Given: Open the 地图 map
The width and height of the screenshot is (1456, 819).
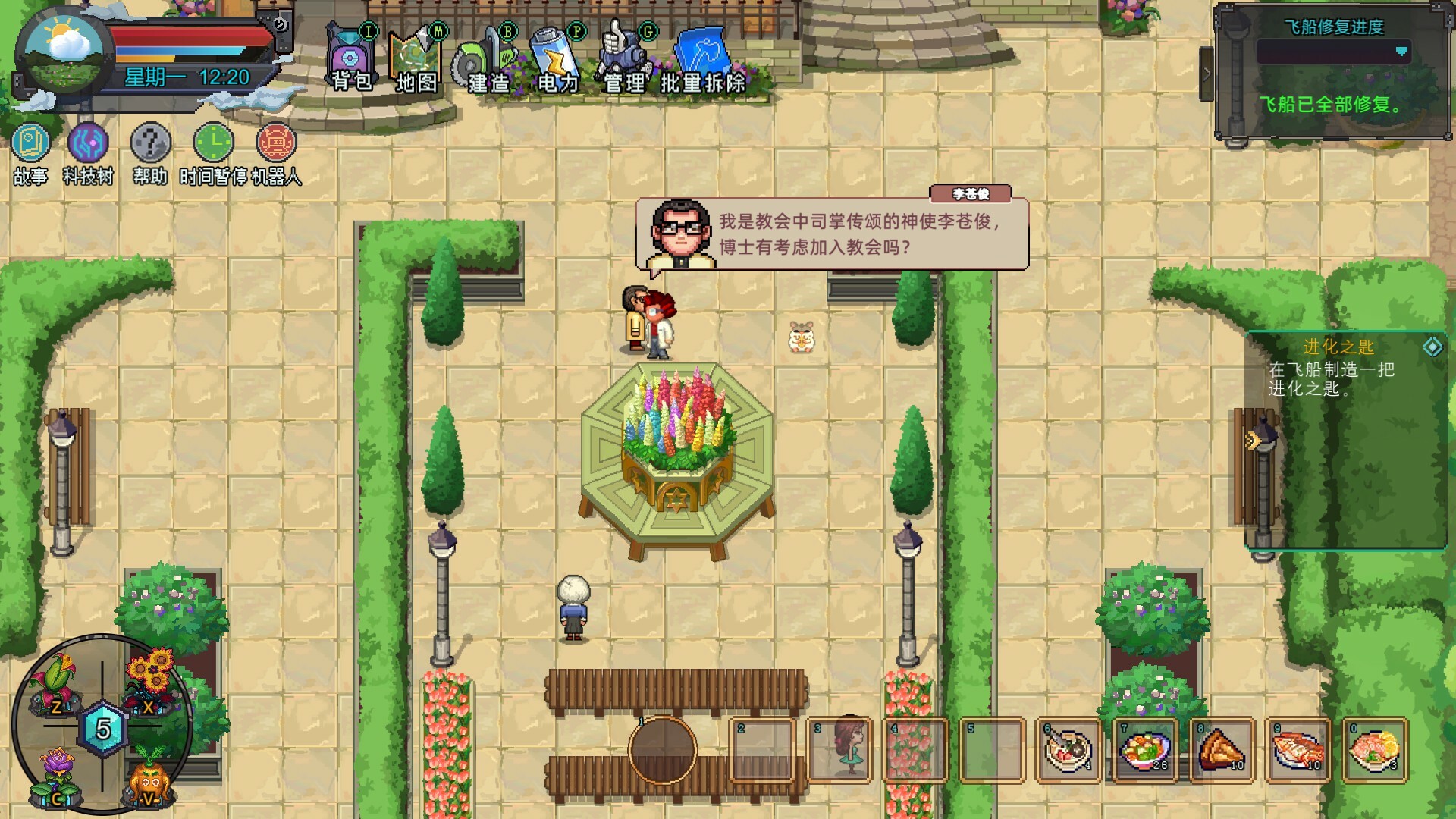Looking at the screenshot, I should (x=413, y=53).
